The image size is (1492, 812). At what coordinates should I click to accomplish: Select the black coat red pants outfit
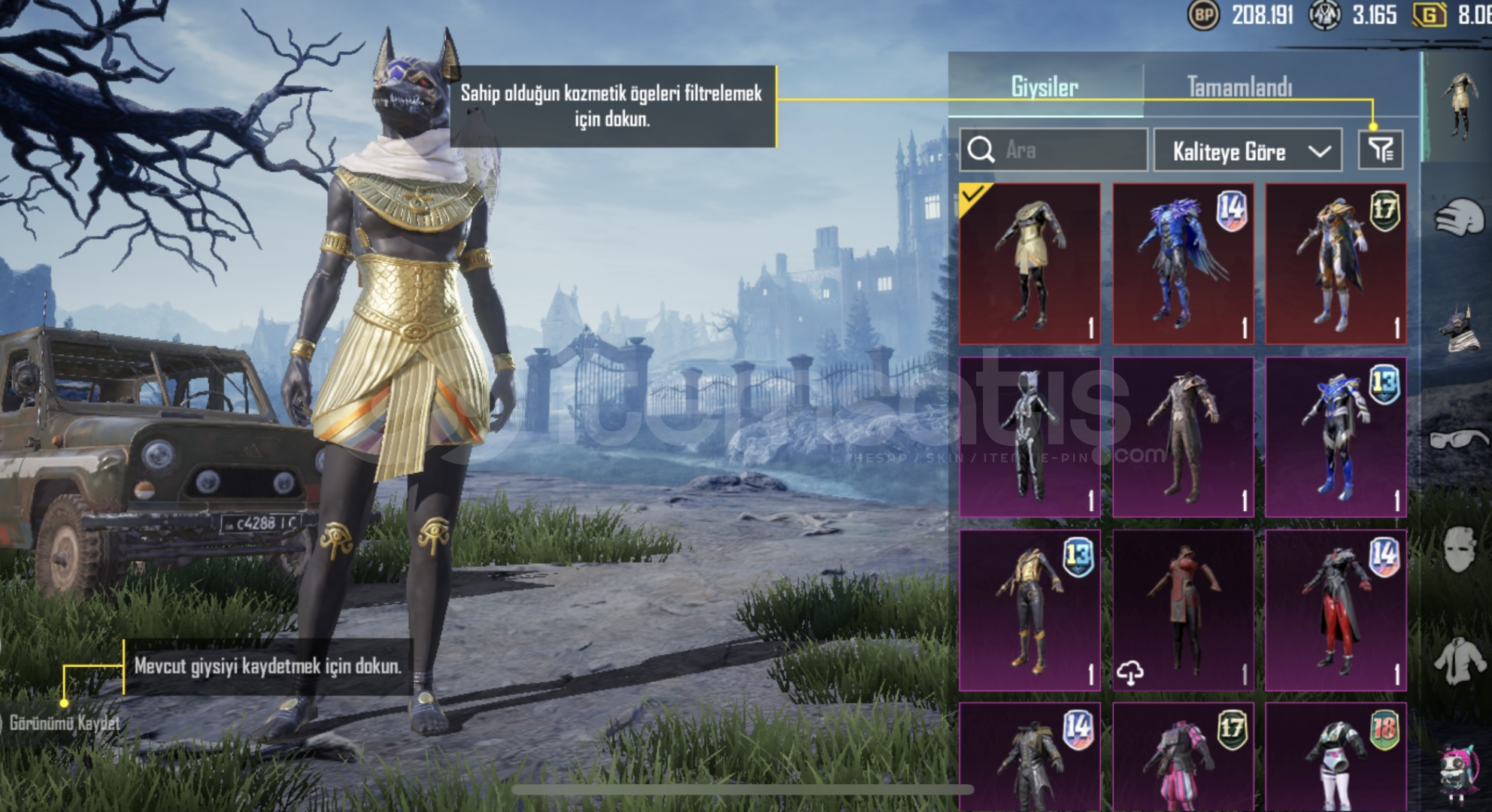1336,610
